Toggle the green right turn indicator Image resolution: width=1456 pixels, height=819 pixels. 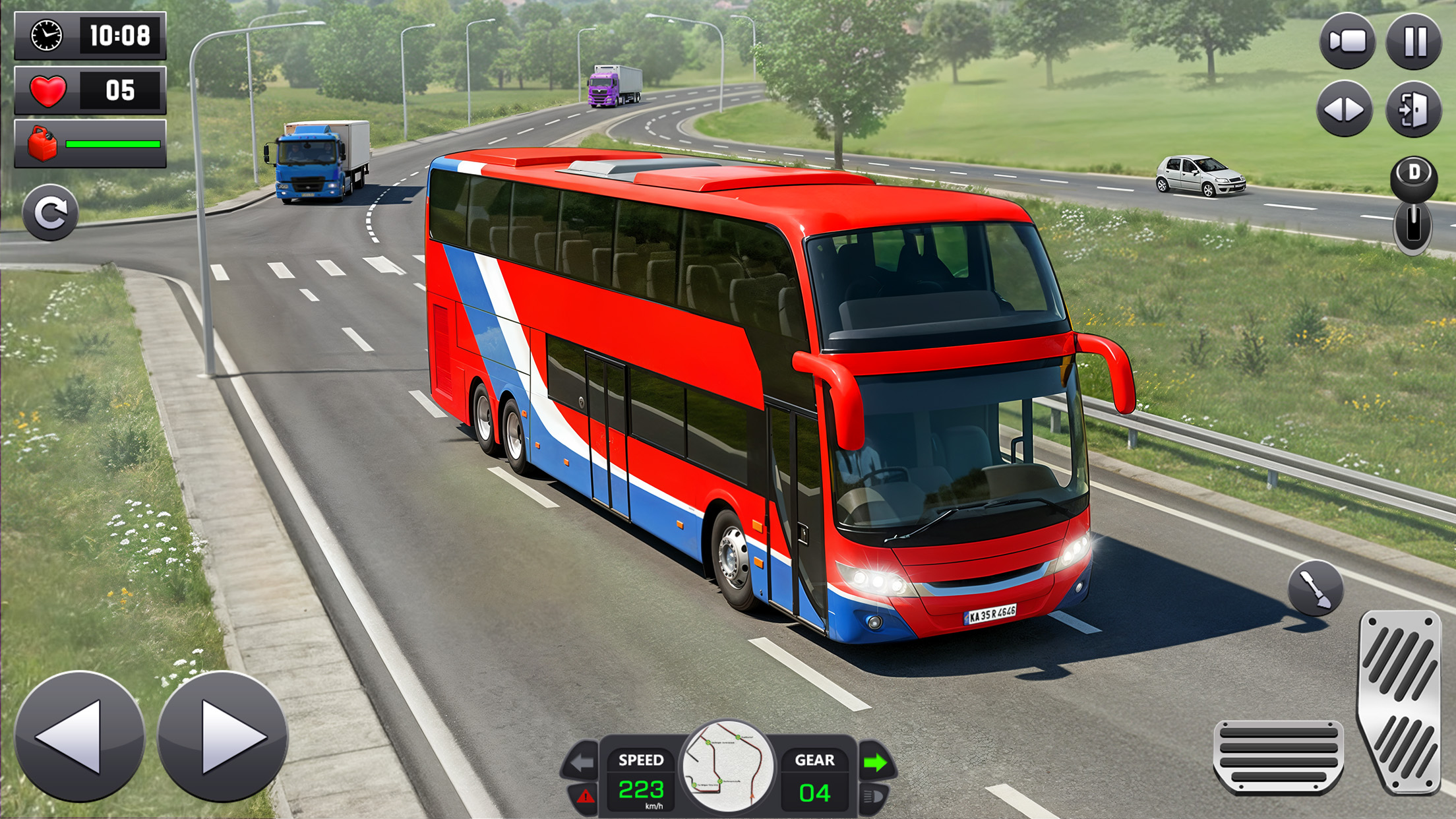(876, 763)
